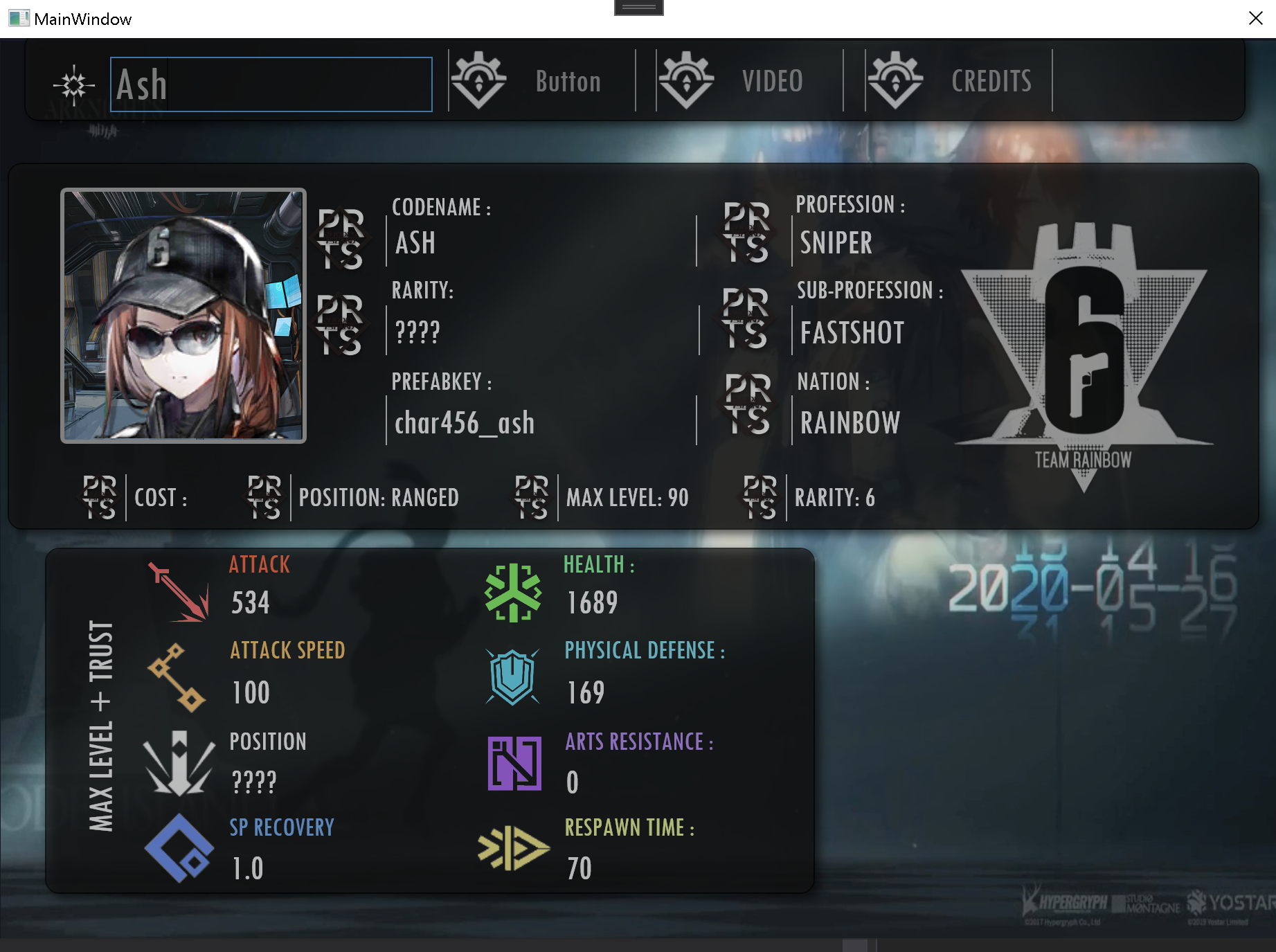
Task: Click the operator name search field
Action: [271, 84]
